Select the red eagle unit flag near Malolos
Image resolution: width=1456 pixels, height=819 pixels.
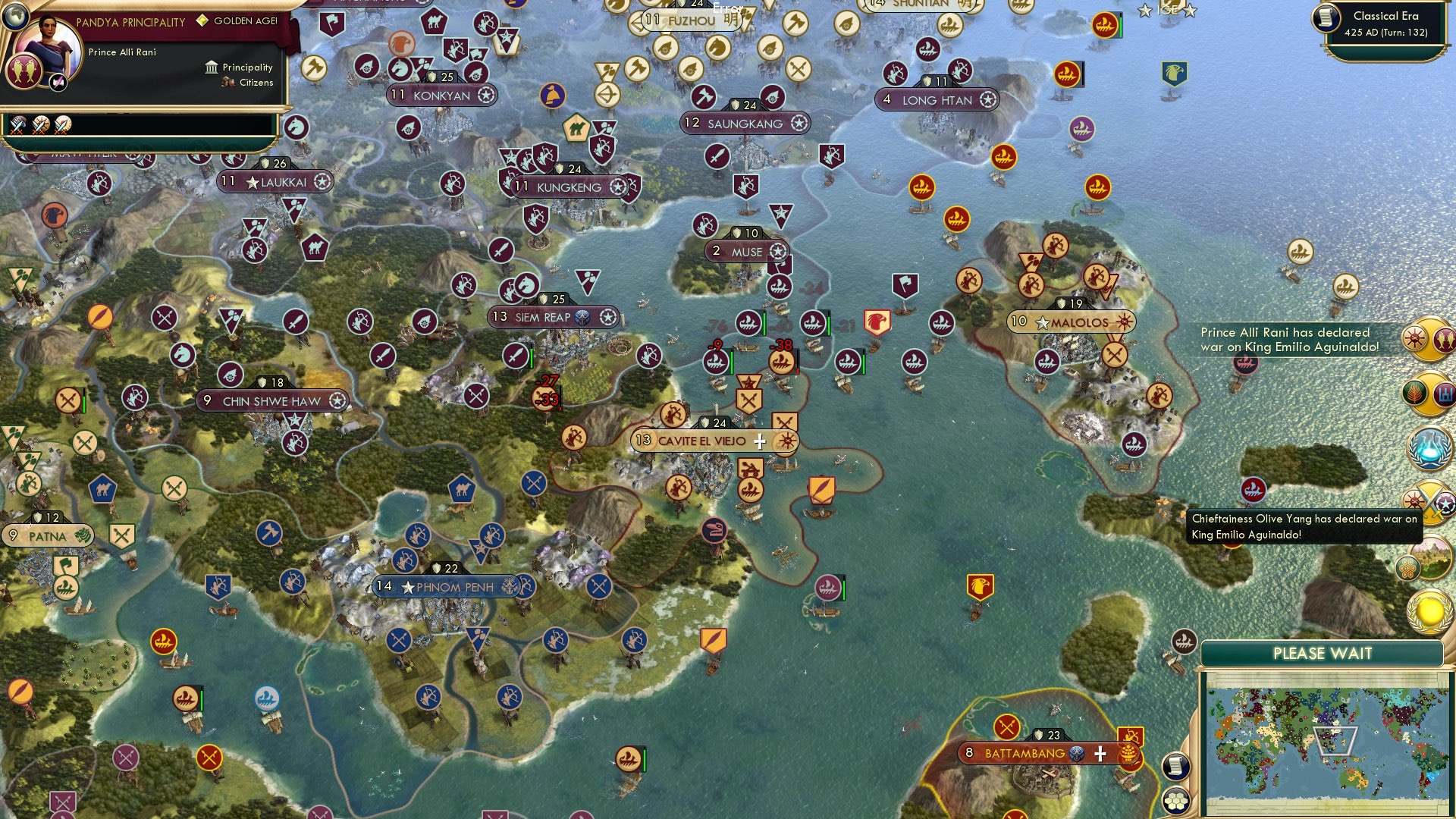(x=877, y=322)
